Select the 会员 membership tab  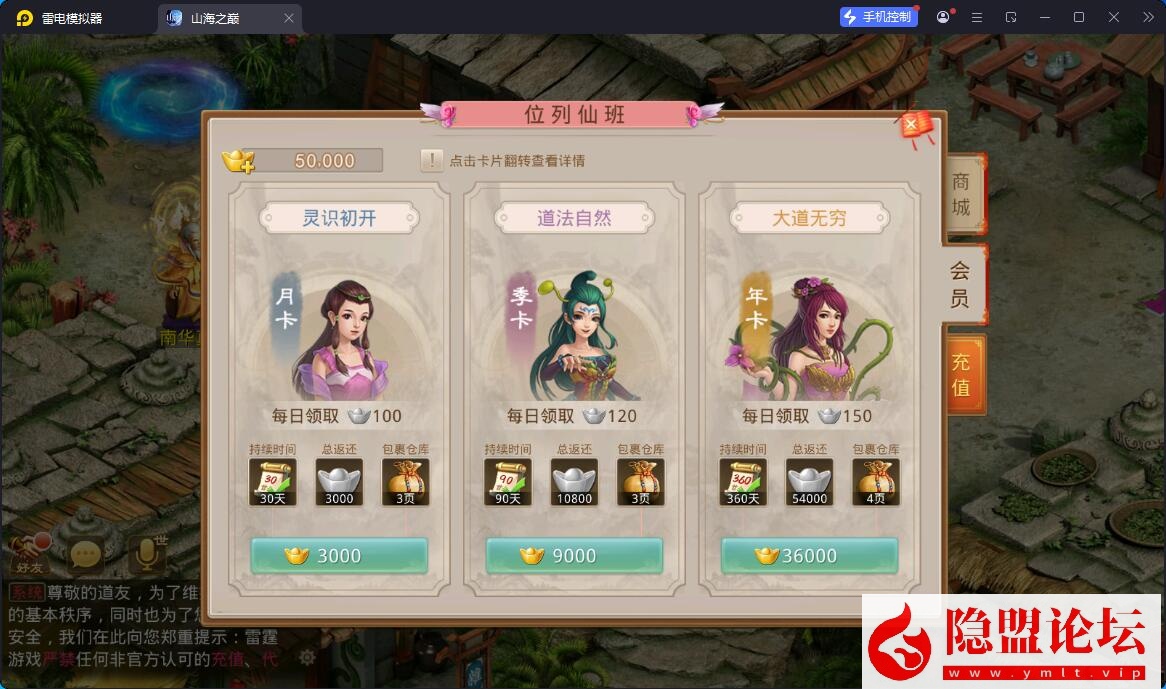[960, 284]
